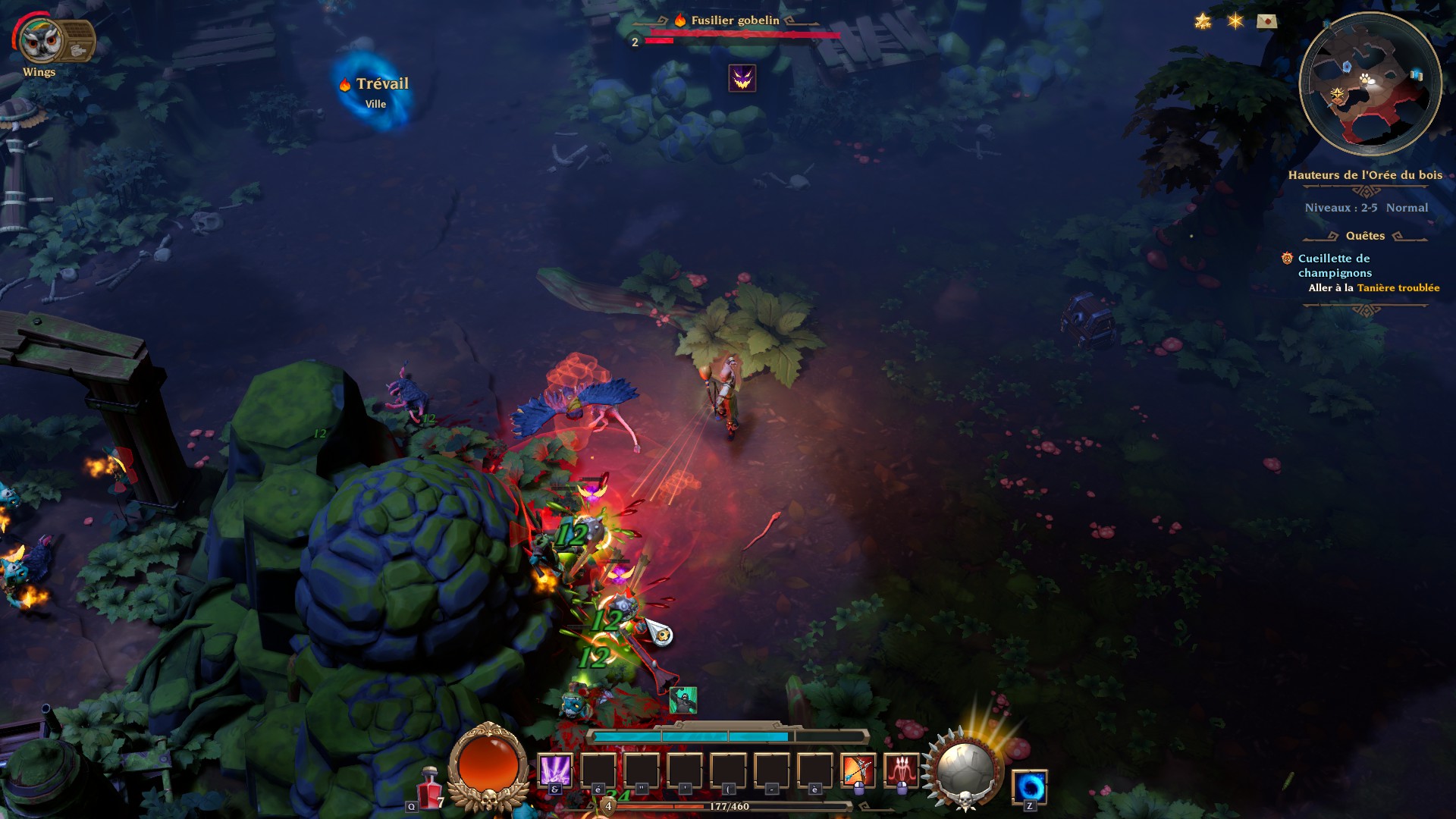Screen dimensions: 1456x819
Task: Activate the purple lightning skill slot
Action: pyautogui.click(x=554, y=770)
